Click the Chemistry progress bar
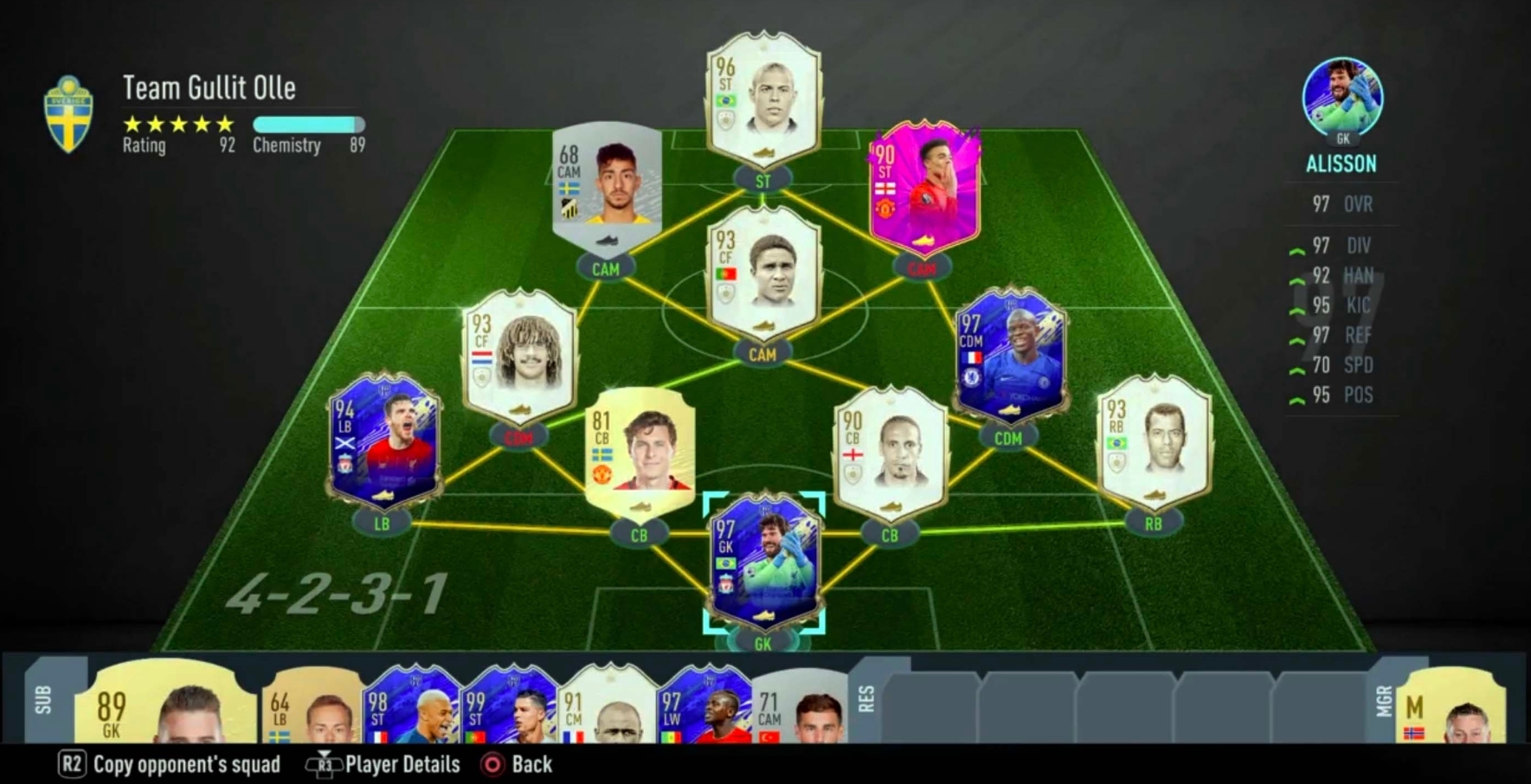 [x=307, y=125]
